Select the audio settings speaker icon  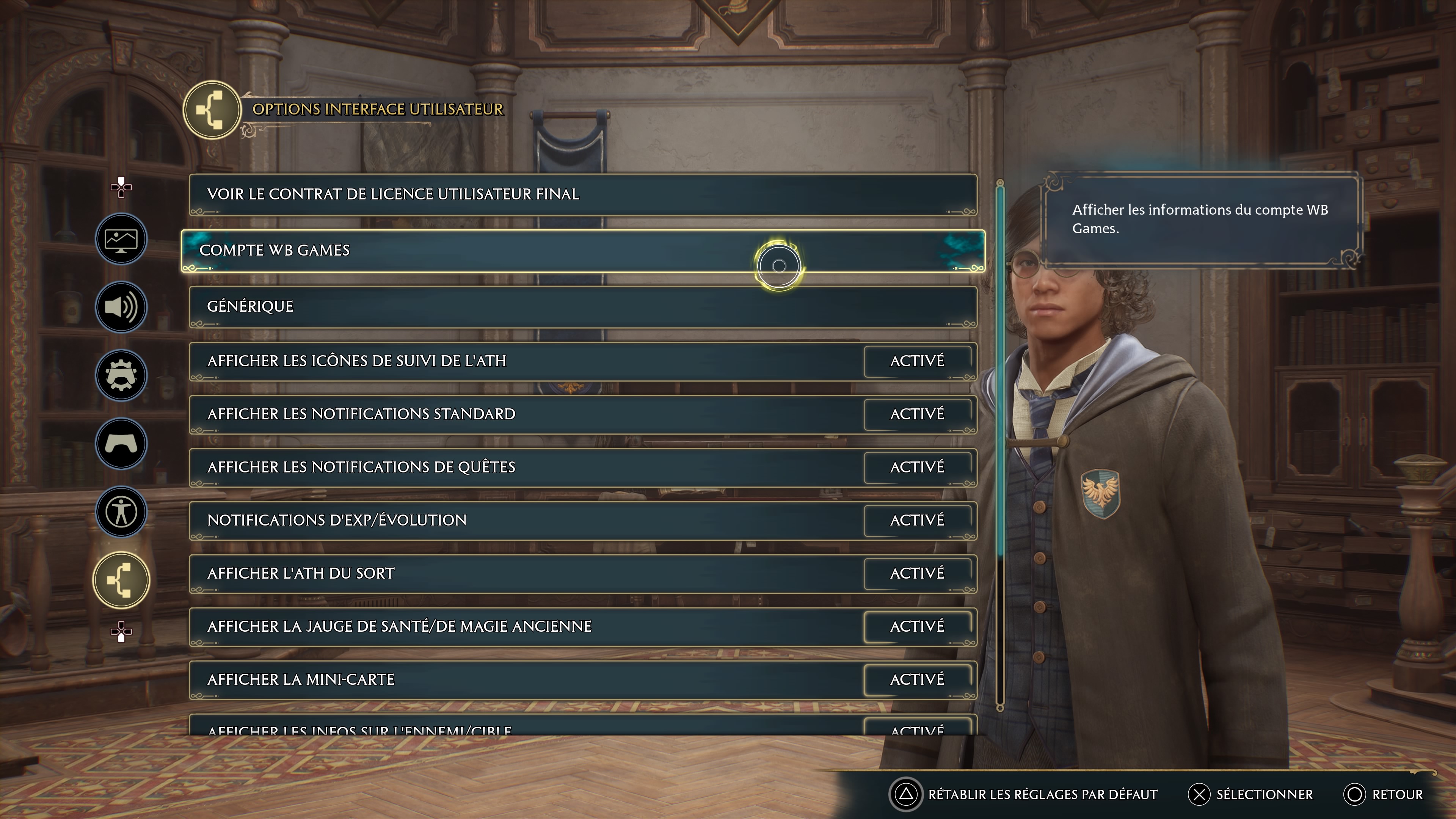click(121, 307)
